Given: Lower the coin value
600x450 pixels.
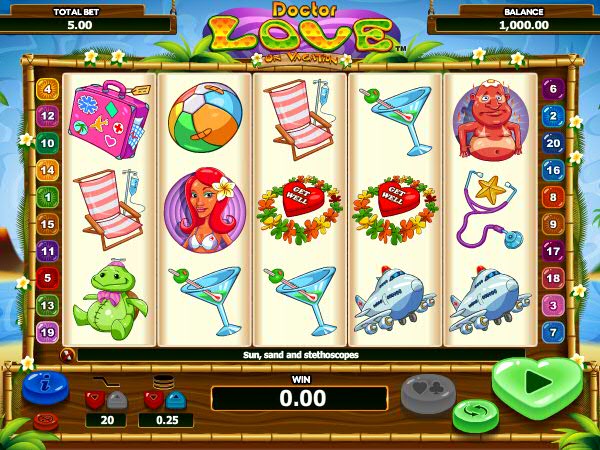Looking at the screenshot, I should coord(154,400).
